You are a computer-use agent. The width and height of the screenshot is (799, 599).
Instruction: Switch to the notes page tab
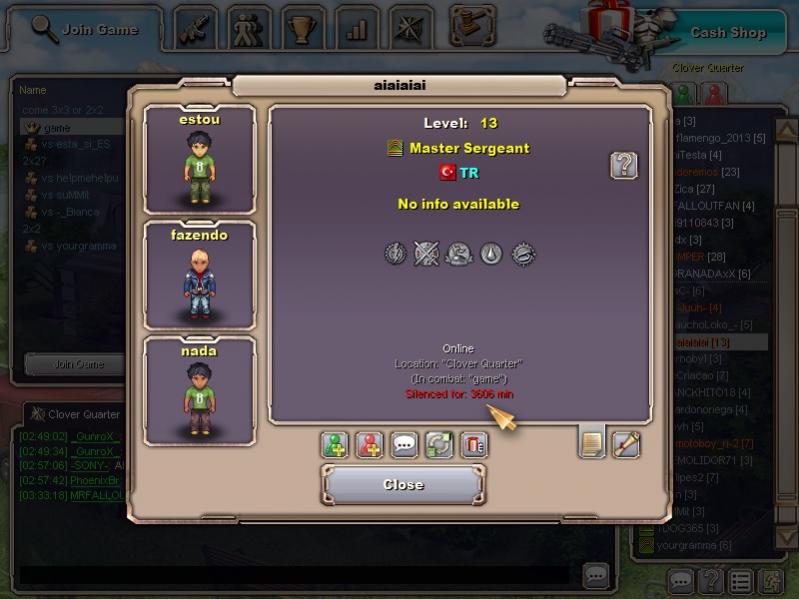[x=592, y=443]
